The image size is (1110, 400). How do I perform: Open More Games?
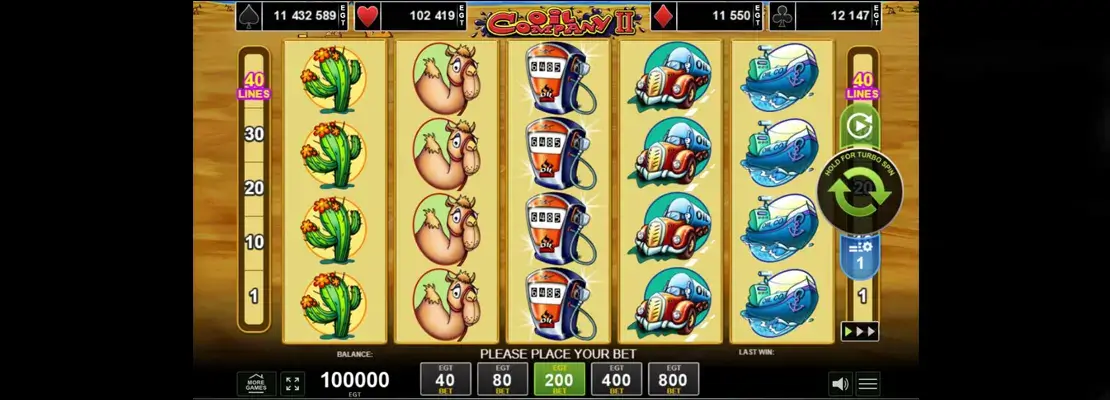click(x=256, y=383)
